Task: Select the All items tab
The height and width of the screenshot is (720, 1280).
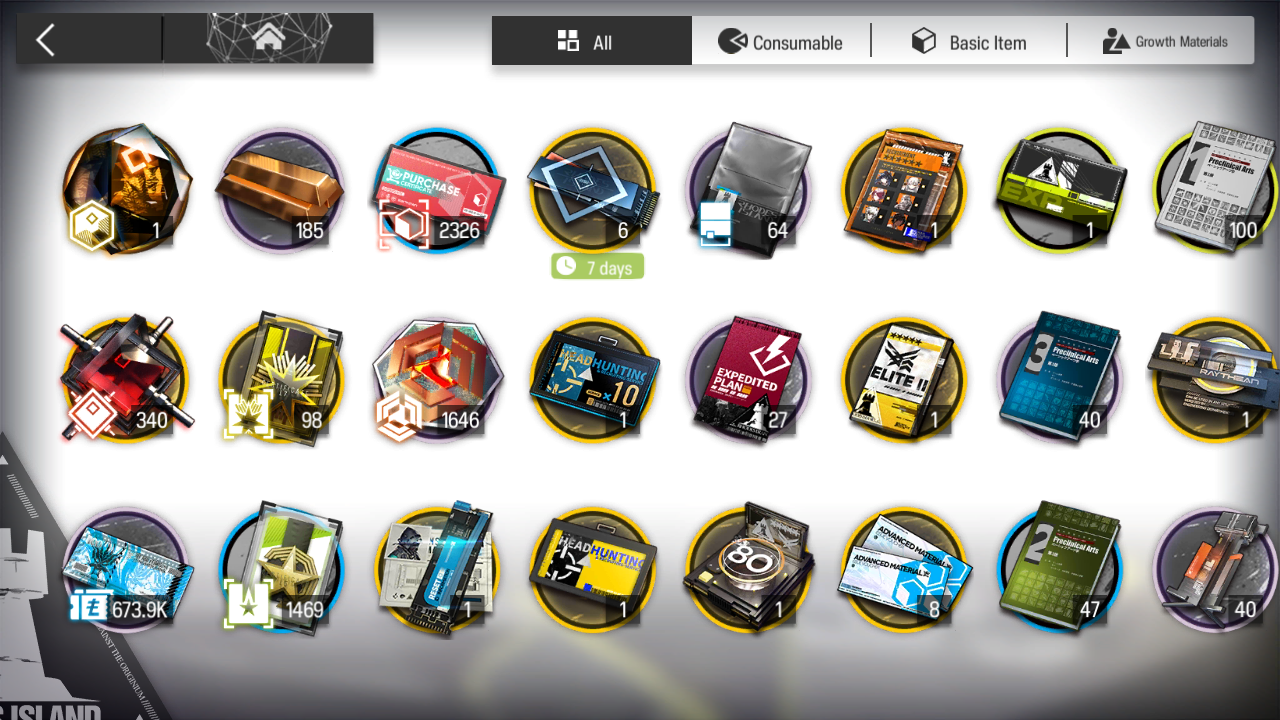Action: pyautogui.click(x=590, y=42)
